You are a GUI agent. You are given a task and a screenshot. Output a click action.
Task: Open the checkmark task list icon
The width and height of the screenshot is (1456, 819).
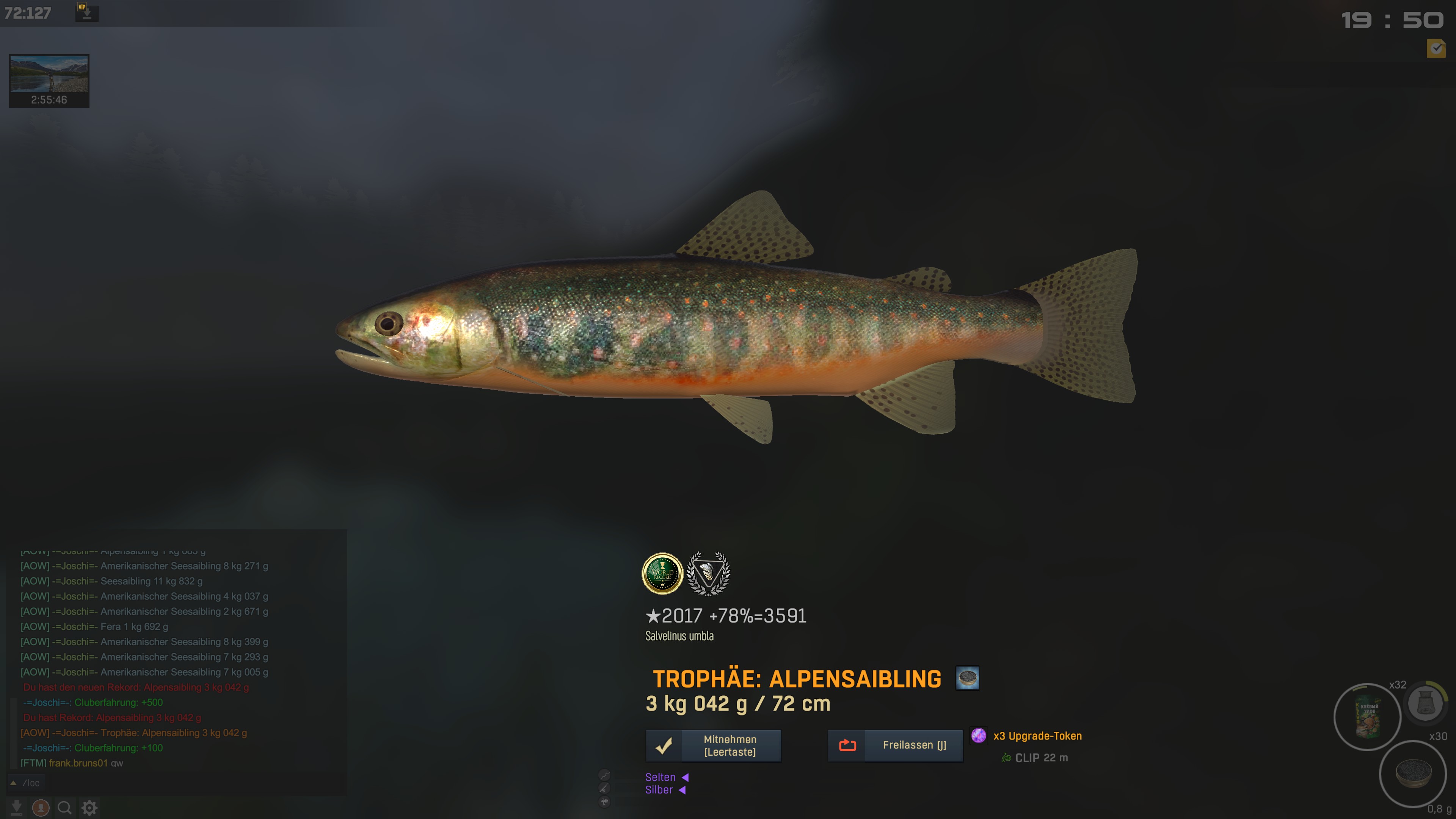(x=1436, y=49)
